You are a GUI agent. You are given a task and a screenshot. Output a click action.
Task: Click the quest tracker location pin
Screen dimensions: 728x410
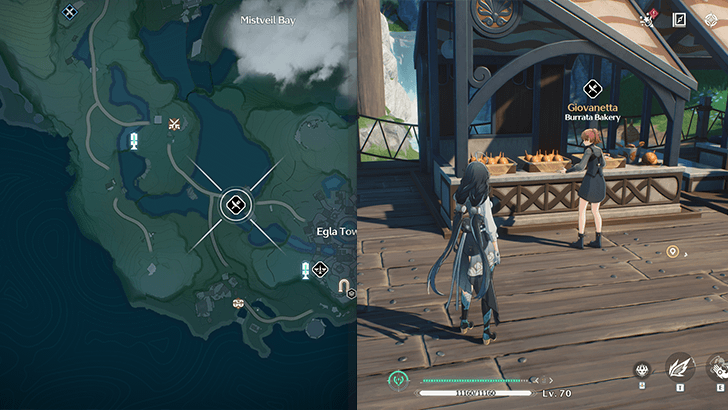[672, 252]
